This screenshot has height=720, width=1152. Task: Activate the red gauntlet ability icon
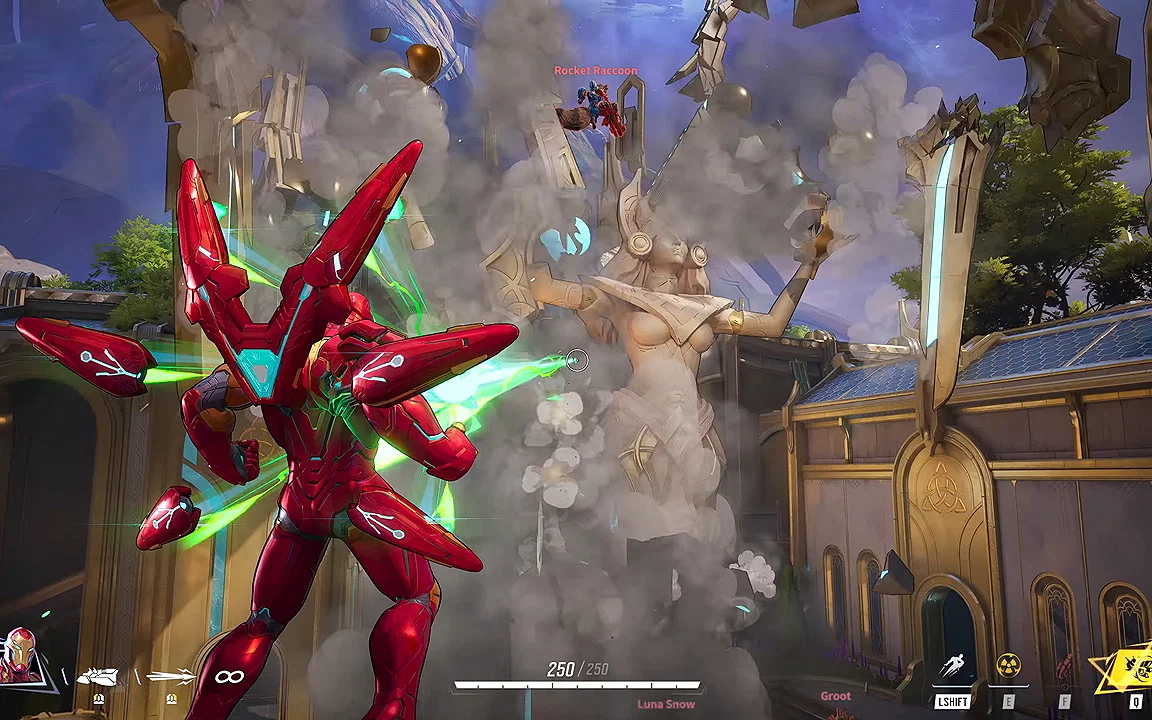click(1064, 667)
